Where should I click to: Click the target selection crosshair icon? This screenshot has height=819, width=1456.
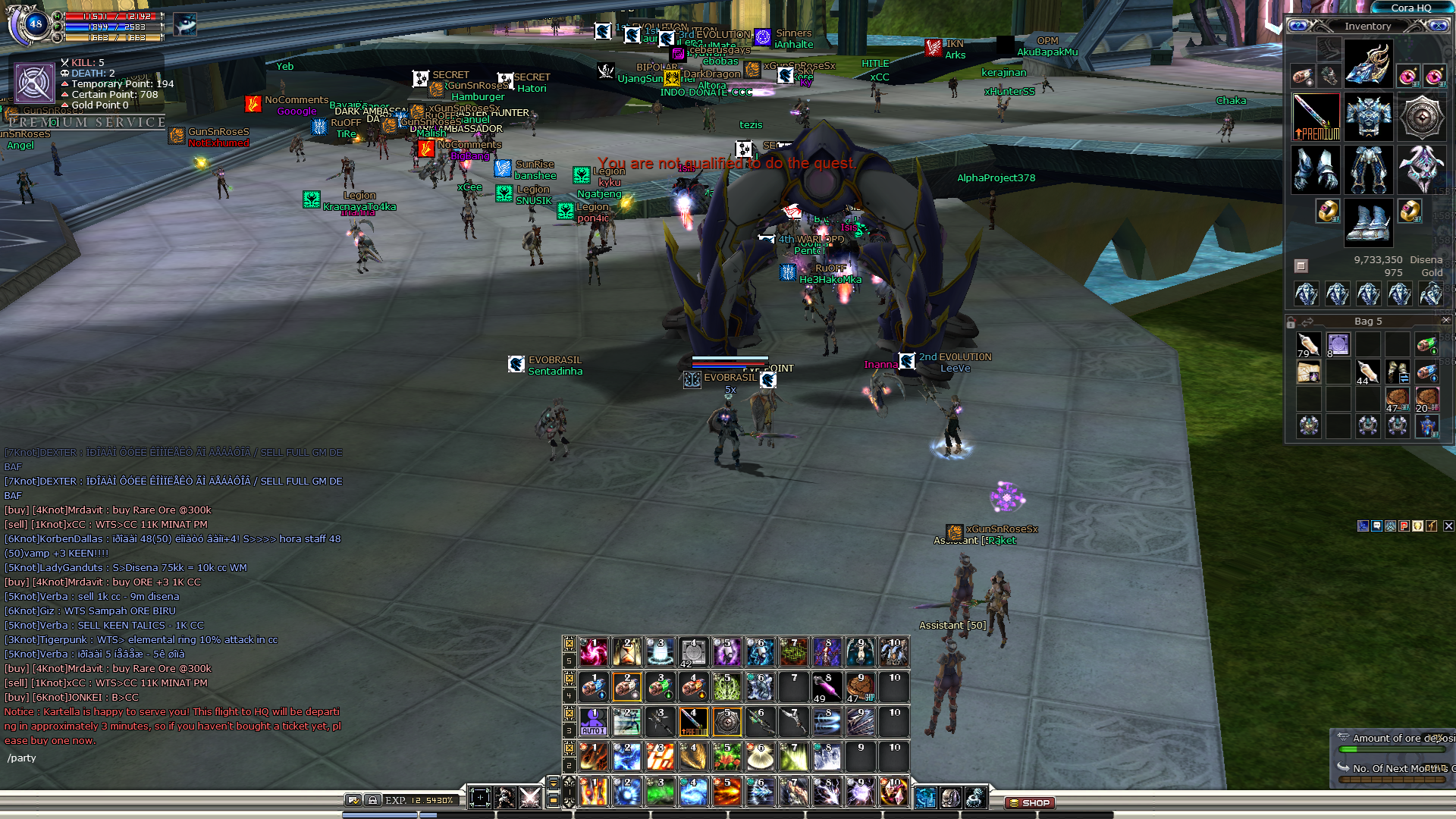tap(480, 797)
